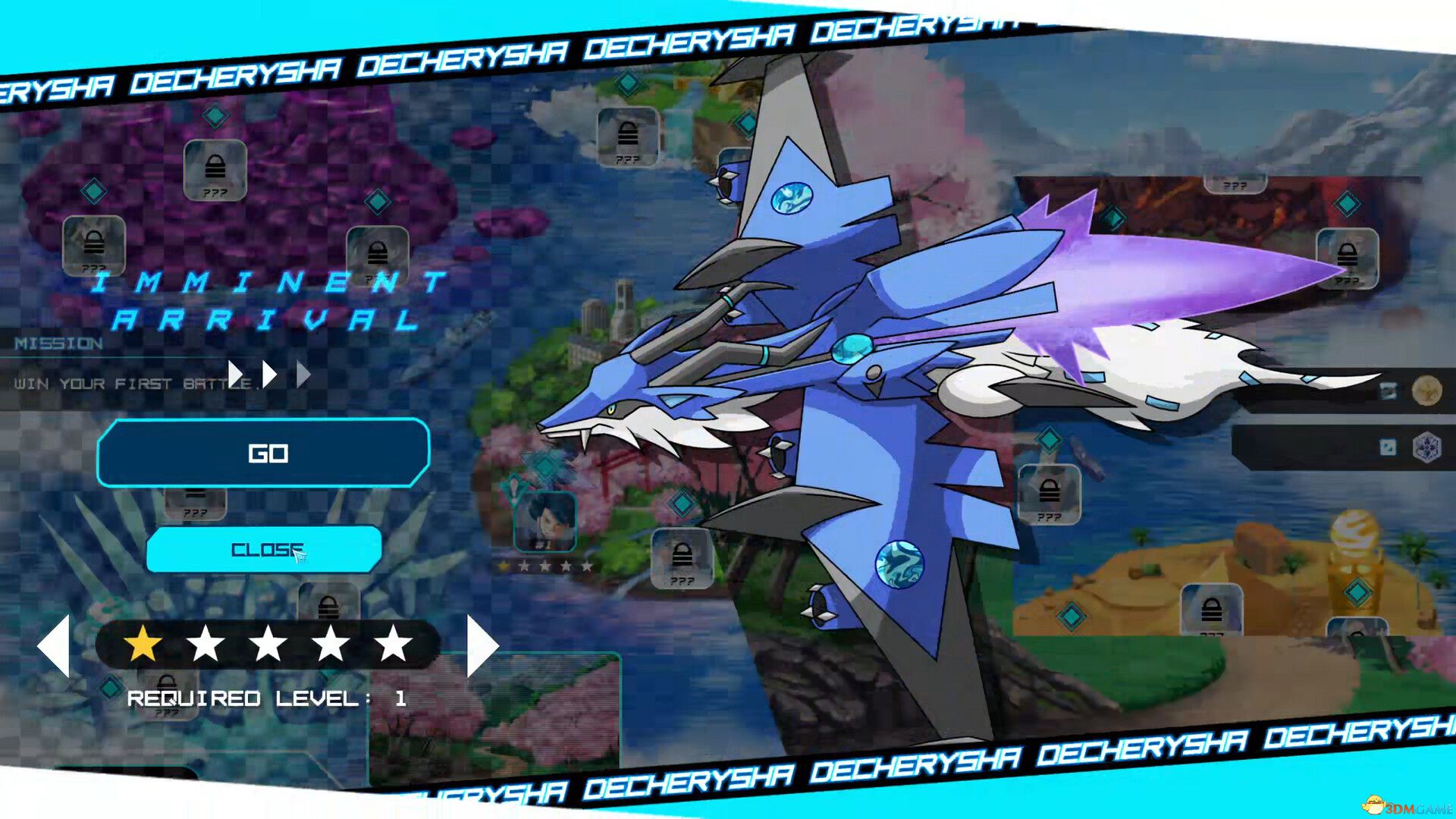Screen dimensions: 1456x819
Task: Open the ticket icon in the upper right bar
Action: (x=1389, y=391)
